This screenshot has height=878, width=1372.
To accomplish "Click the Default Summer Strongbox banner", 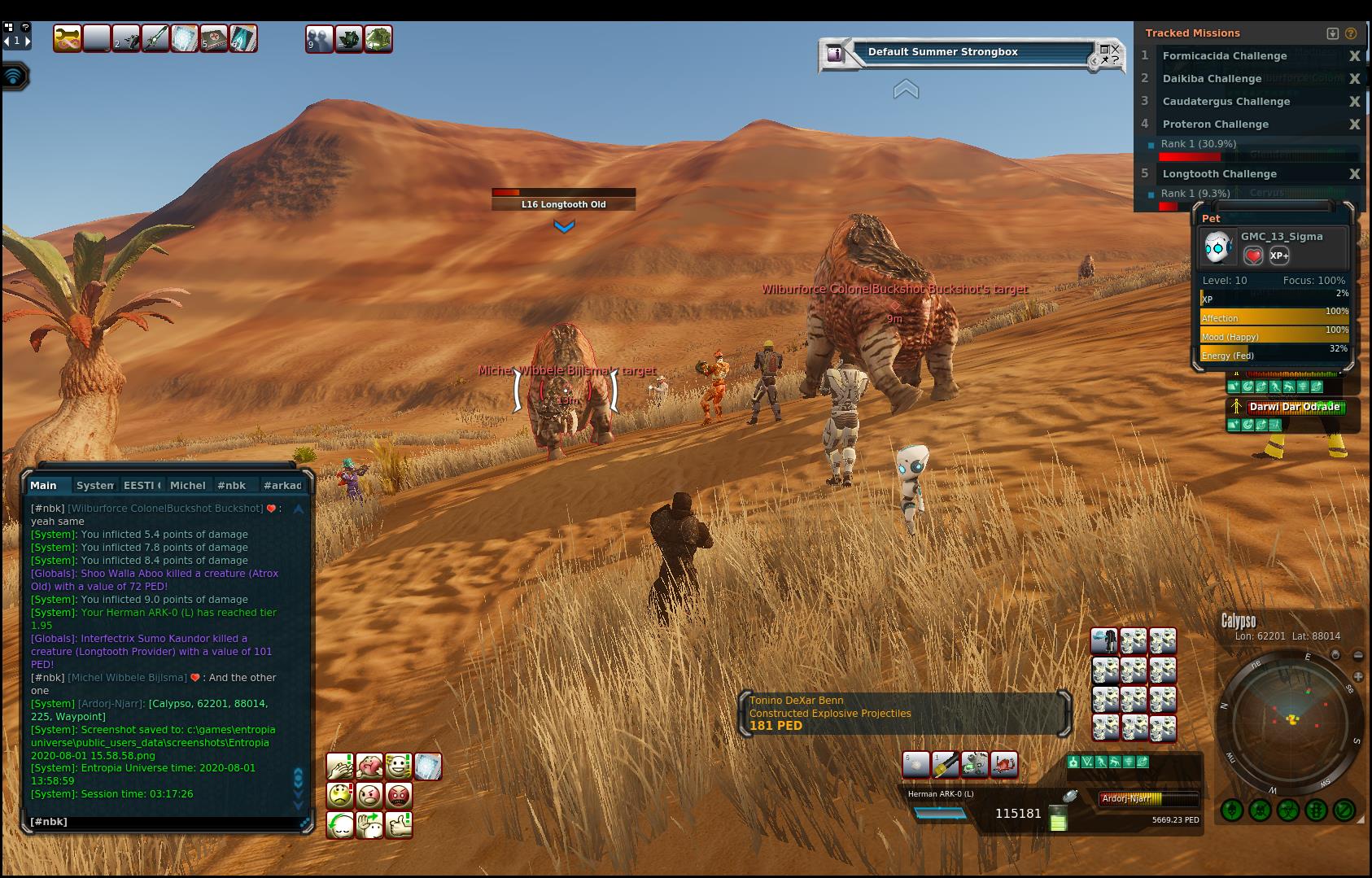I will click(x=942, y=52).
